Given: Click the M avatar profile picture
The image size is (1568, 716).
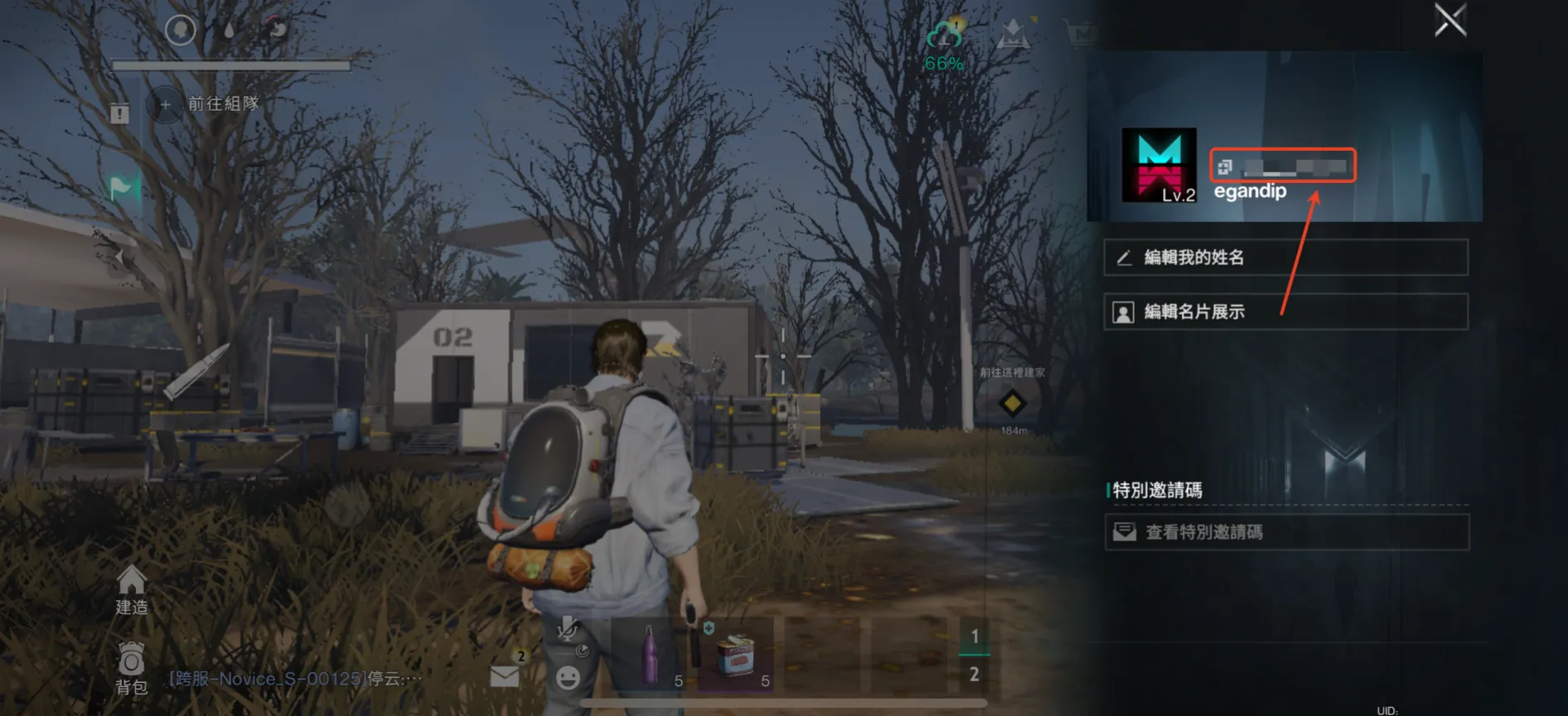Looking at the screenshot, I should tap(1159, 165).
